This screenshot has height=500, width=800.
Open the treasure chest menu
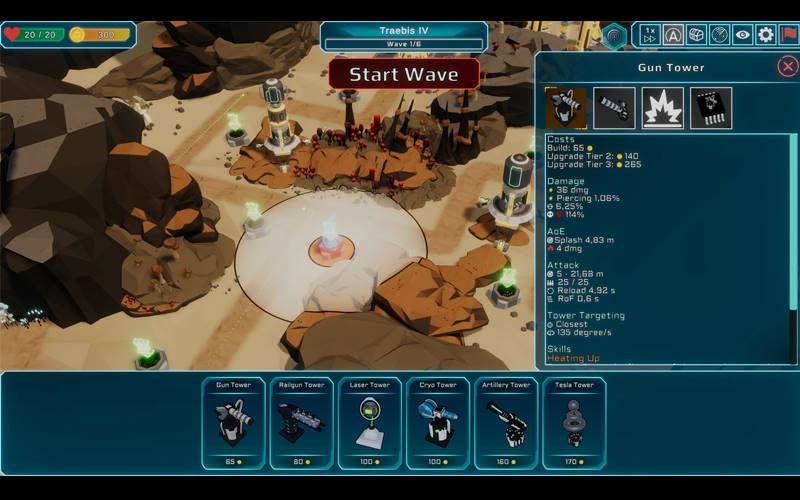tap(696, 35)
